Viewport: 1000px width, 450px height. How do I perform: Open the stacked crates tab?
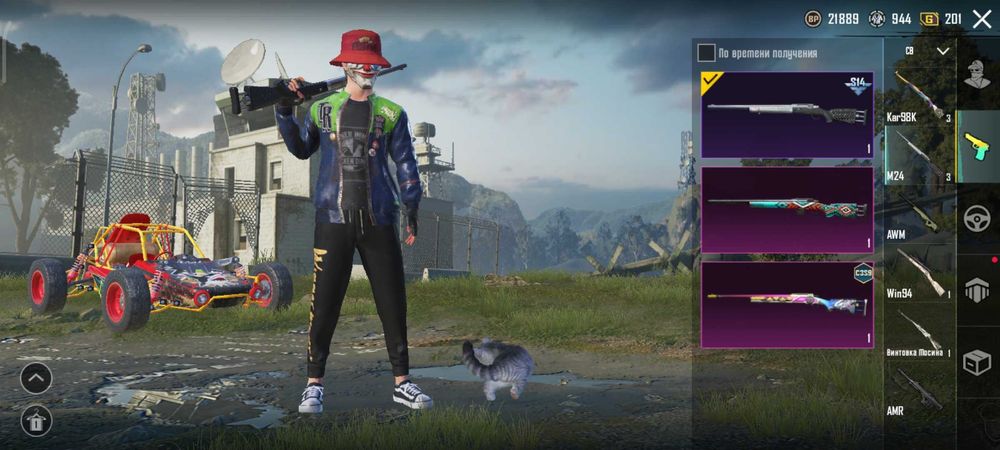tap(977, 290)
